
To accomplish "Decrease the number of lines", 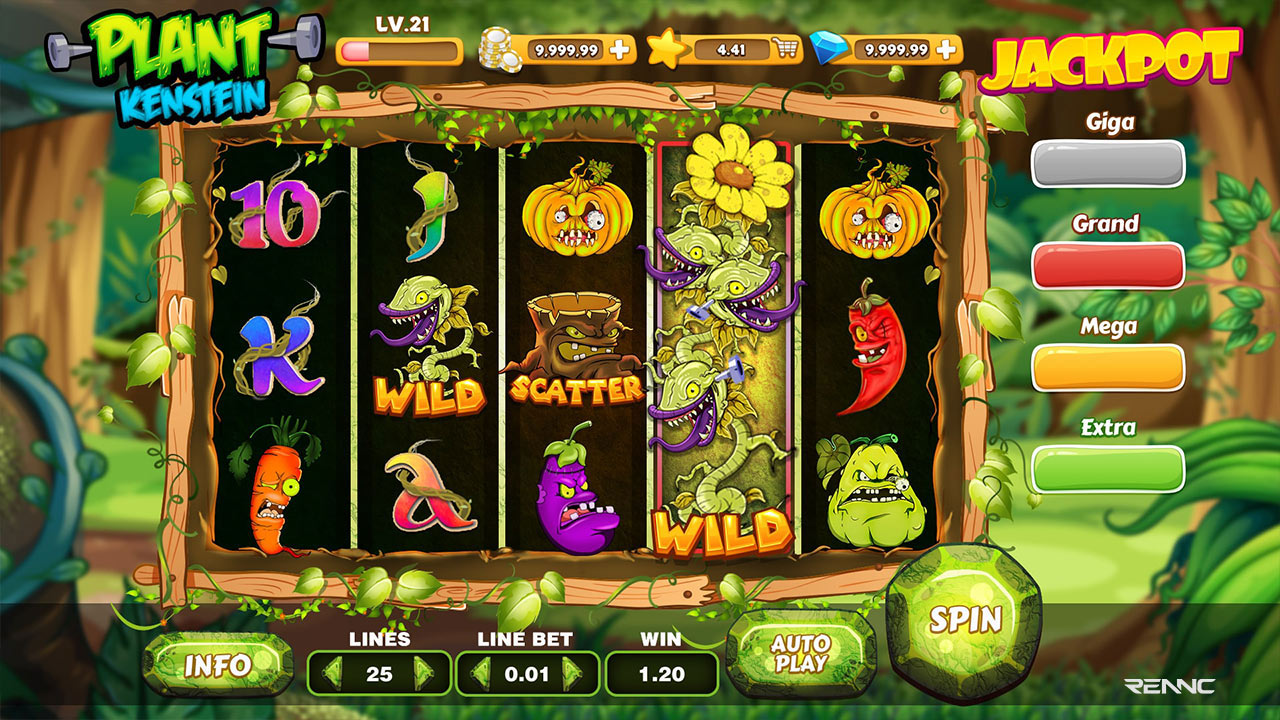I will (332, 673).
